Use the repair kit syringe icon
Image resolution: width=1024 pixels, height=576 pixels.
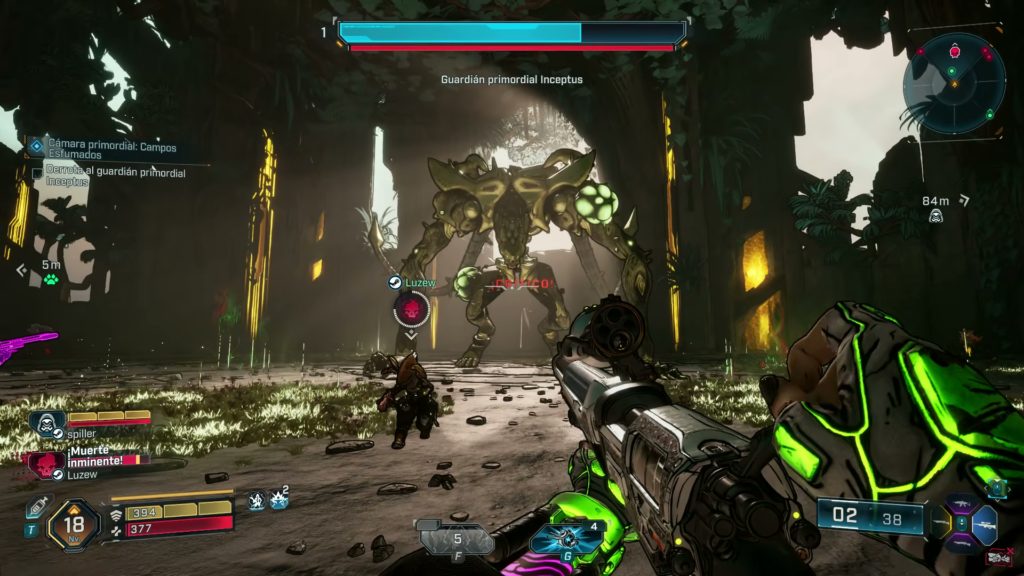[x=37, y=504]
